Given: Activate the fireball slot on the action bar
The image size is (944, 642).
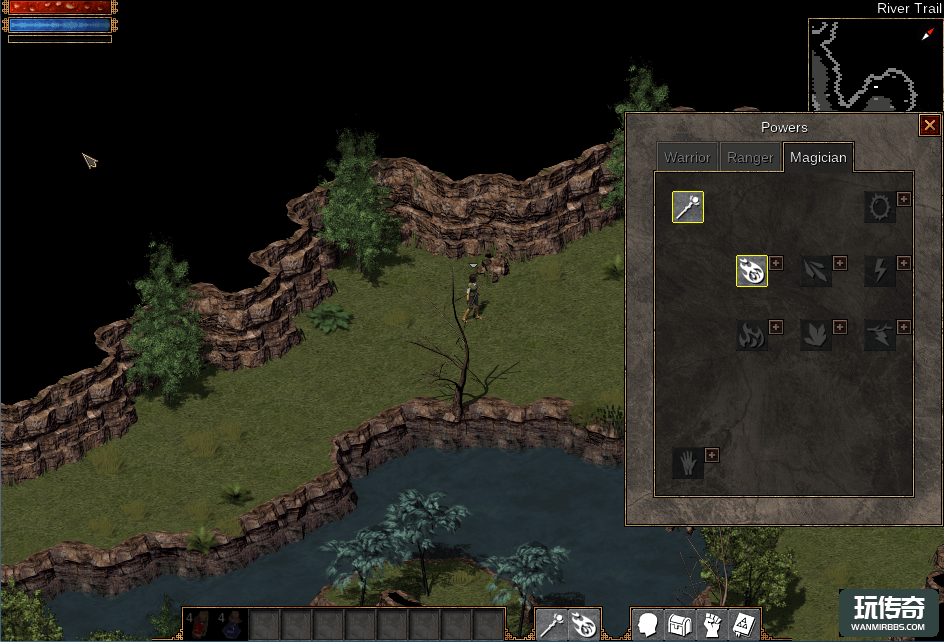Looking at the screenshot, I should [585, 625].
